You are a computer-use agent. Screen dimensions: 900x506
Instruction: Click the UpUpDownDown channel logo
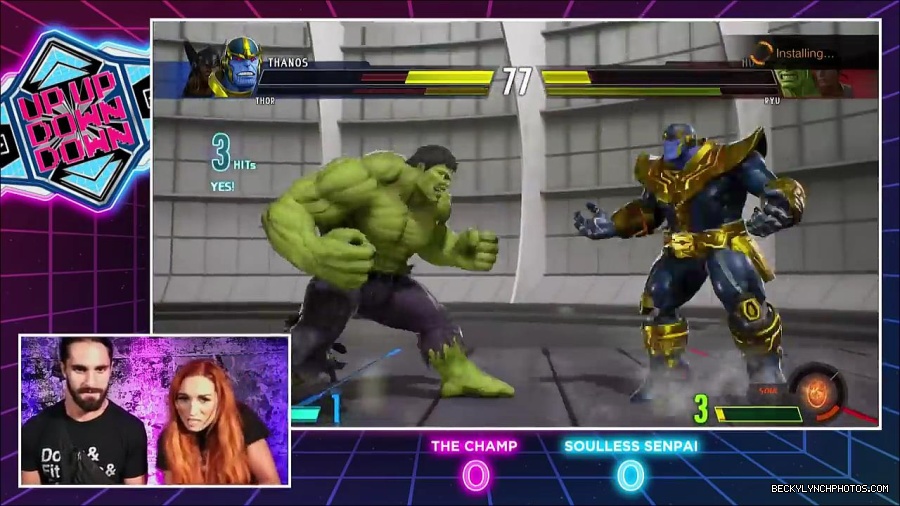click(x=75, y=118)
